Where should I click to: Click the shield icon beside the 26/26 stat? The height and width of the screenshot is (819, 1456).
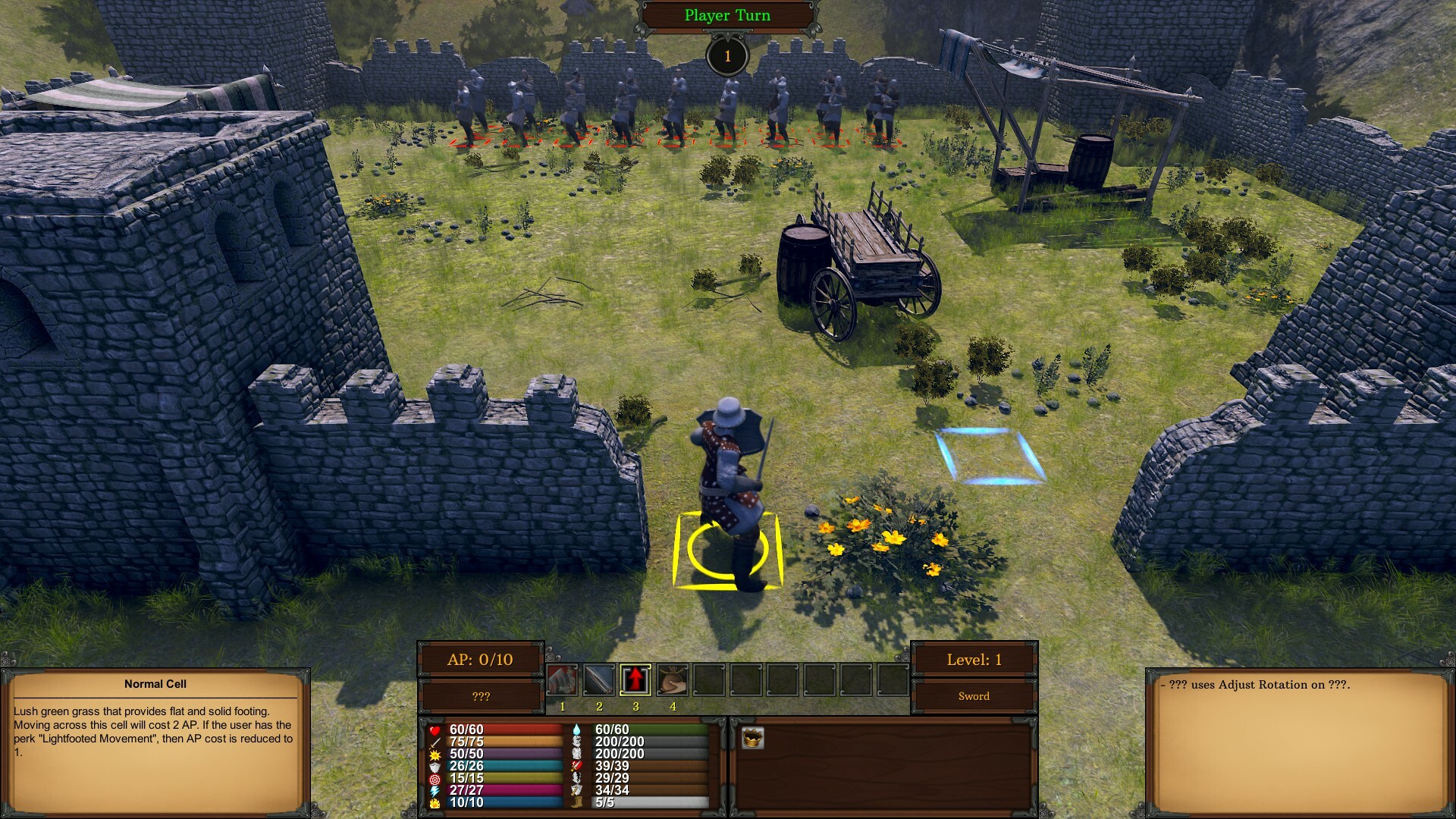(435, 767)
